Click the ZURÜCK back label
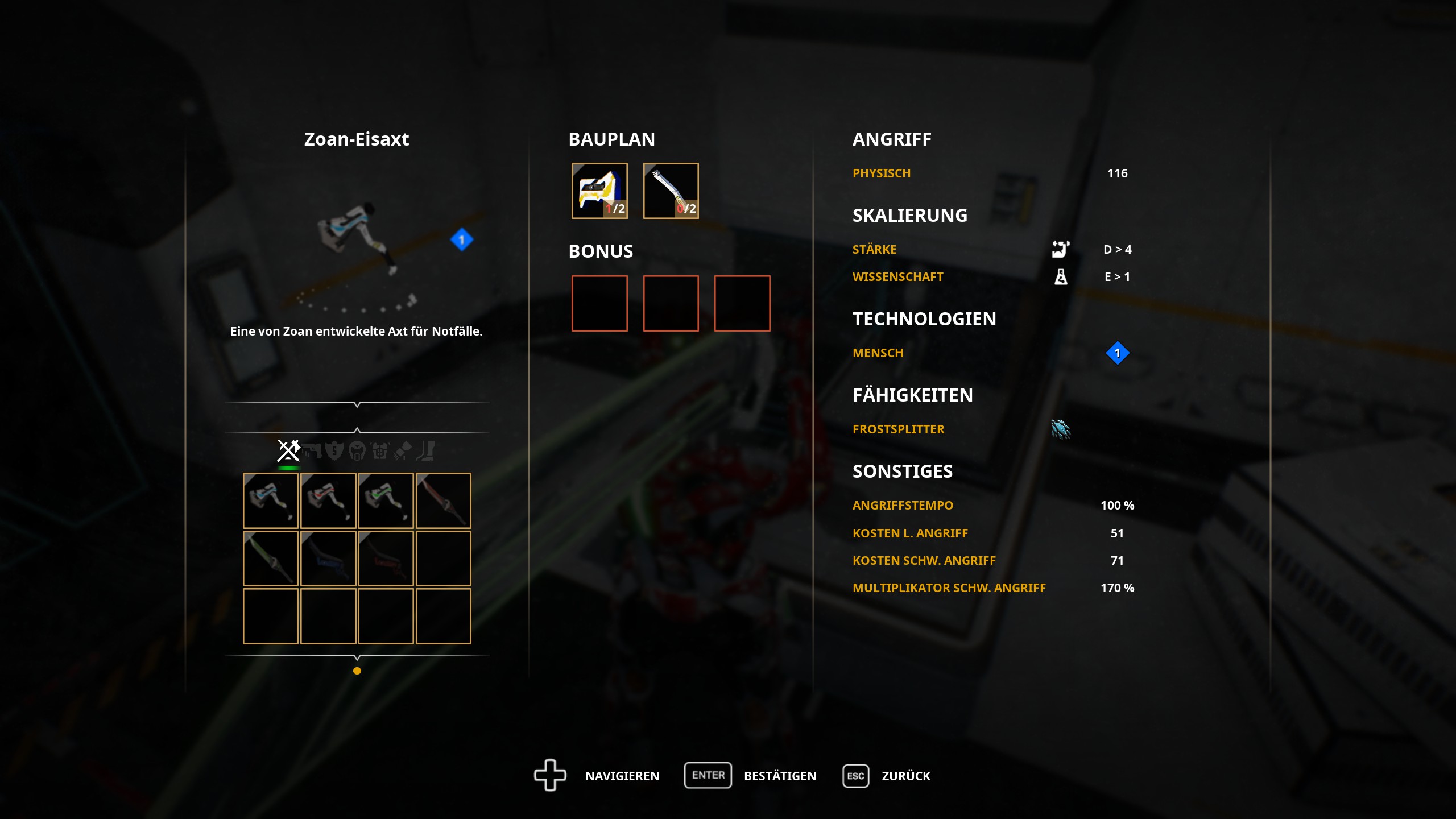Viewport: 1456px width, 819px height. pyautogui.click(x=905, y=776)
